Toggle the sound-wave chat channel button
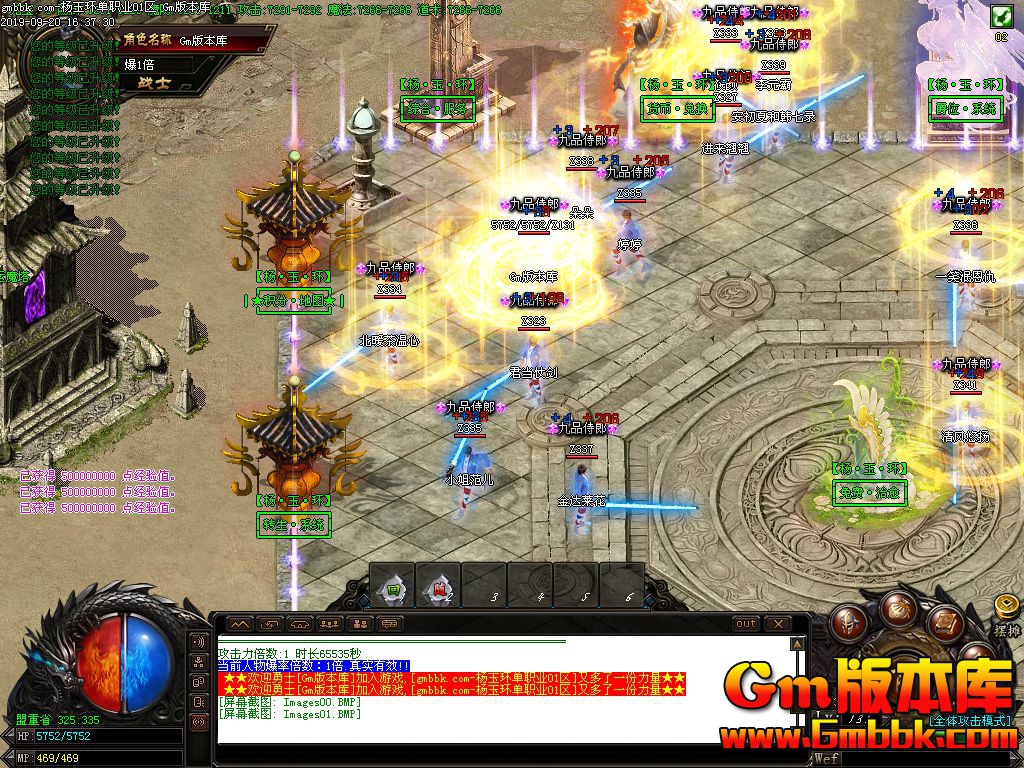Screen dimensions: 1024x768 [x=199, y=641]
